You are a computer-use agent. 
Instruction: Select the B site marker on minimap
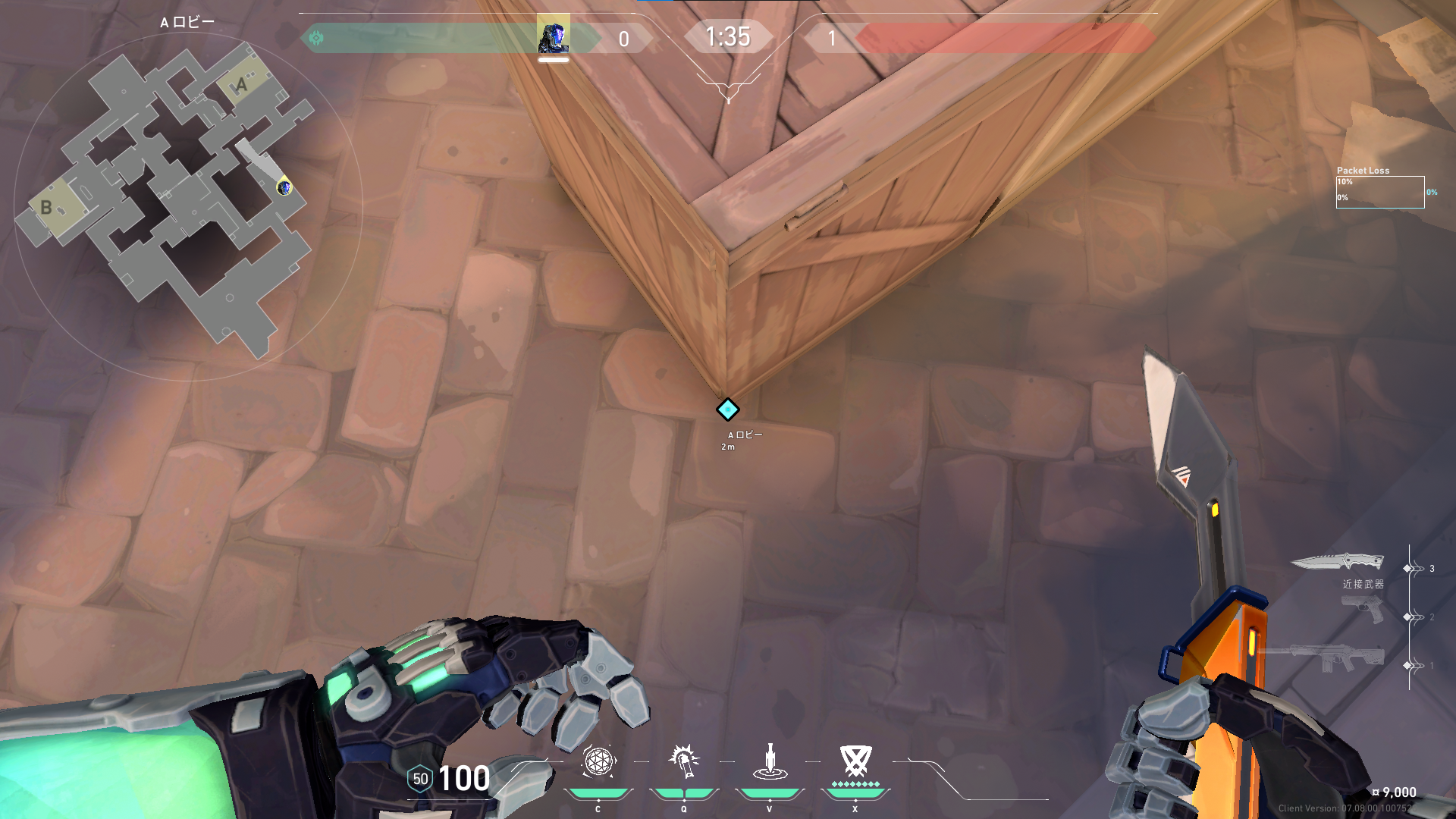click(47, 207)
